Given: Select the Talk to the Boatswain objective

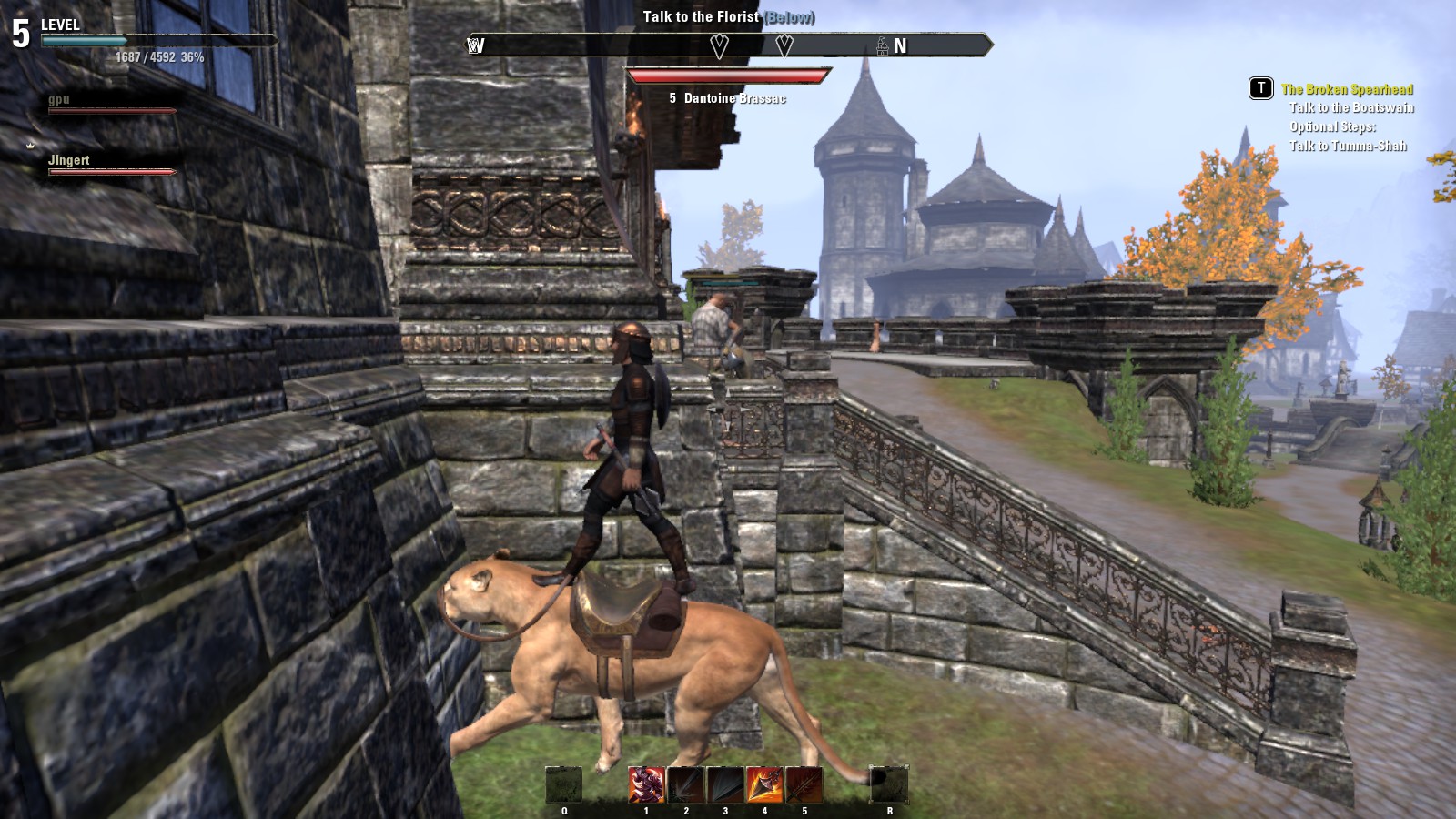Looking at the screenshot, I should coord(1351,108).
